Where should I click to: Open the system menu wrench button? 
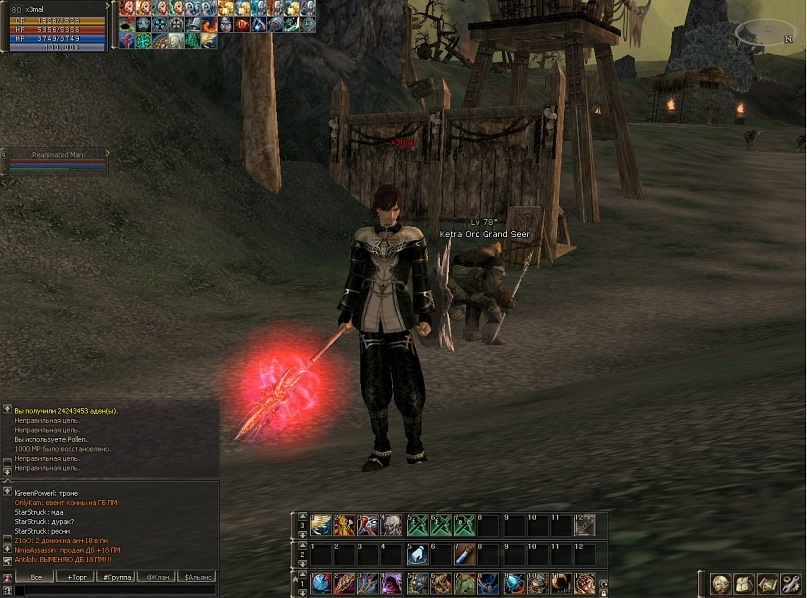790,583
